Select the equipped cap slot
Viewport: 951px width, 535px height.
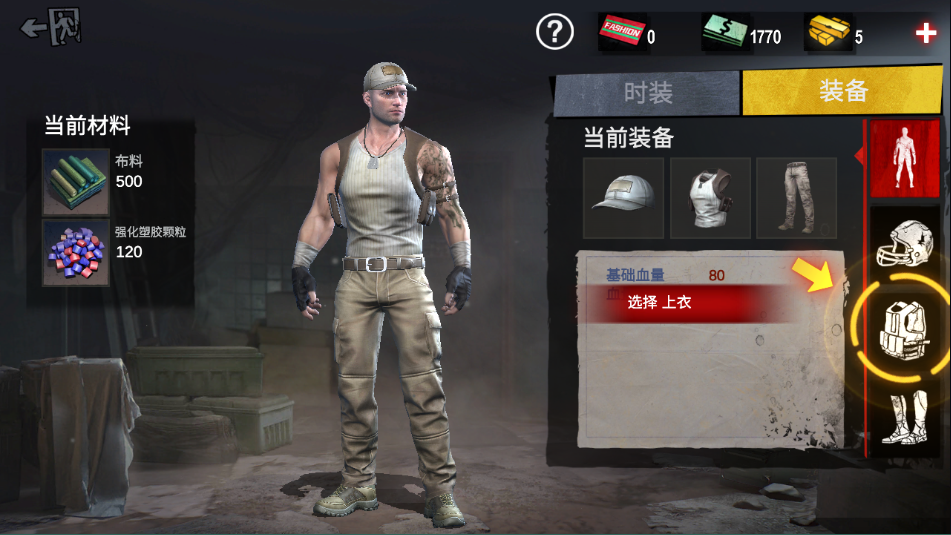click(x=623, y=197)
